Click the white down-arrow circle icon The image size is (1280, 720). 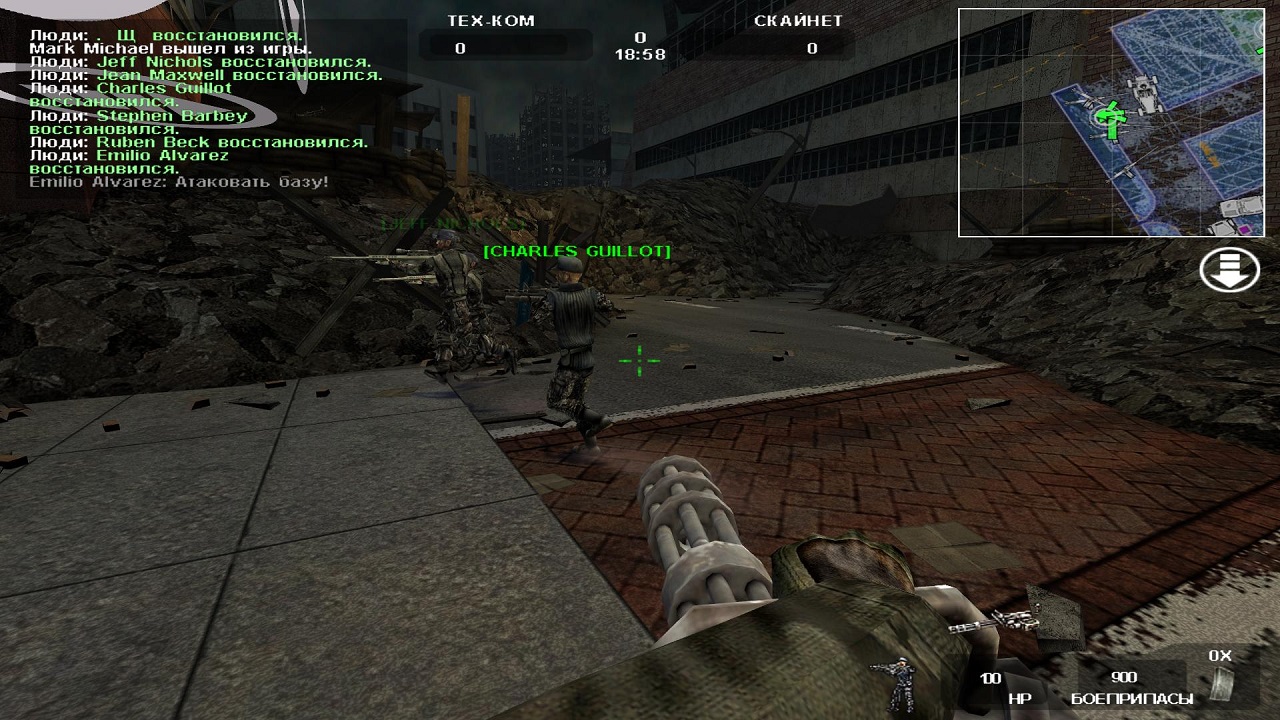pyautogui.click(x=1229, y=269)
